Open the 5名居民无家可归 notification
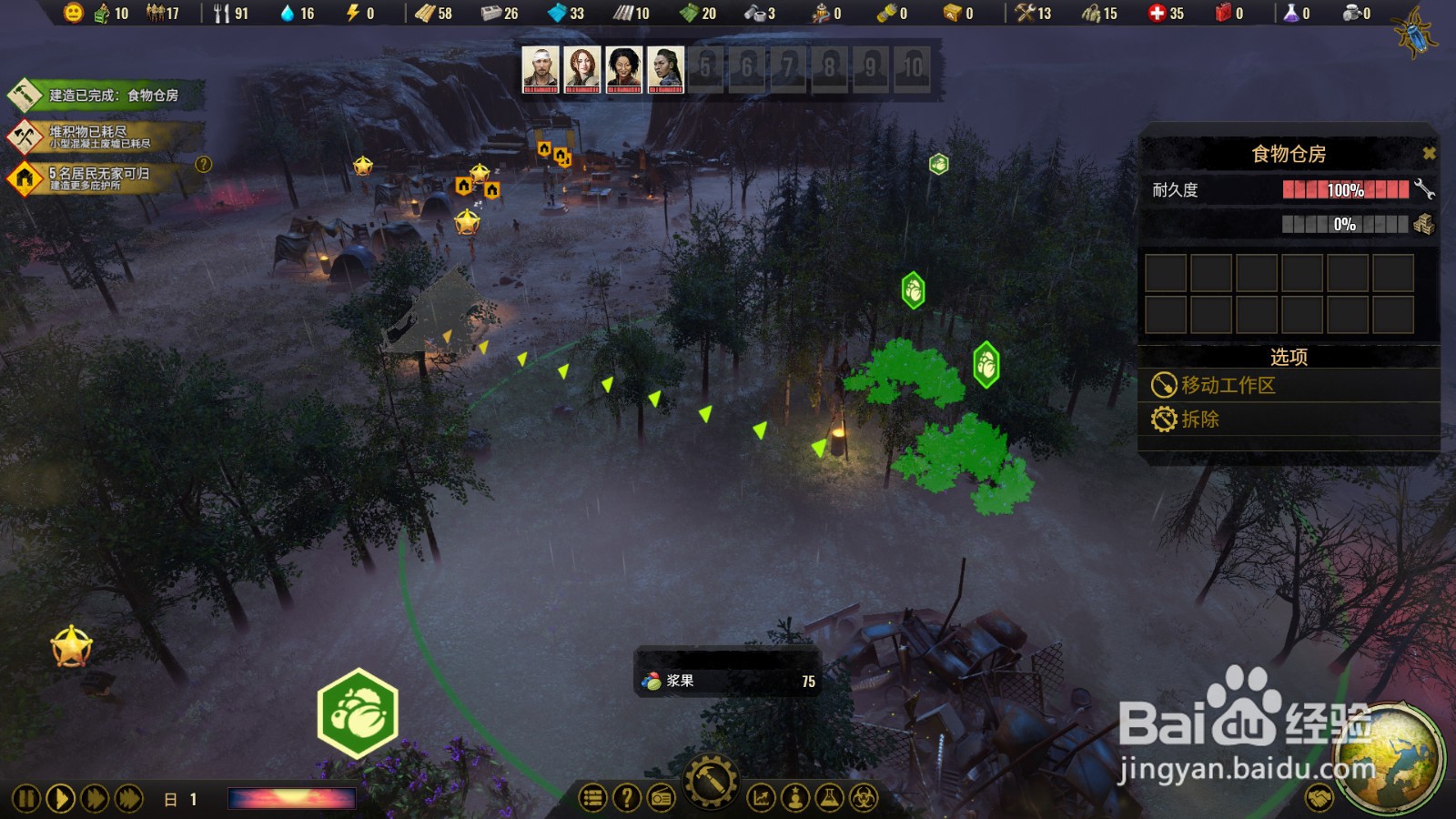Screen dimensions: 1456x819 98,177
